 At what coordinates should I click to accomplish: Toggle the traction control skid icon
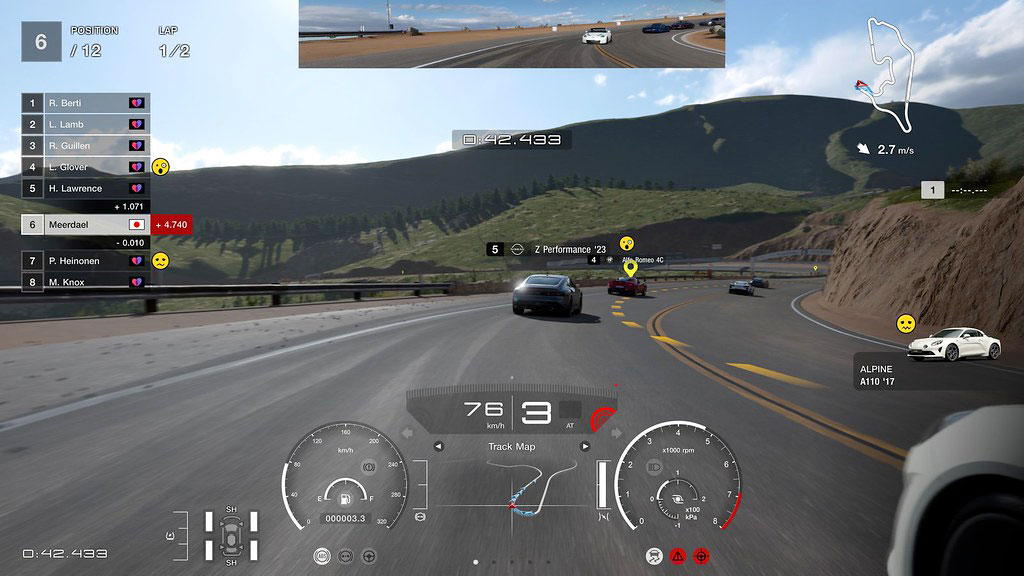[x=654, y=554]
